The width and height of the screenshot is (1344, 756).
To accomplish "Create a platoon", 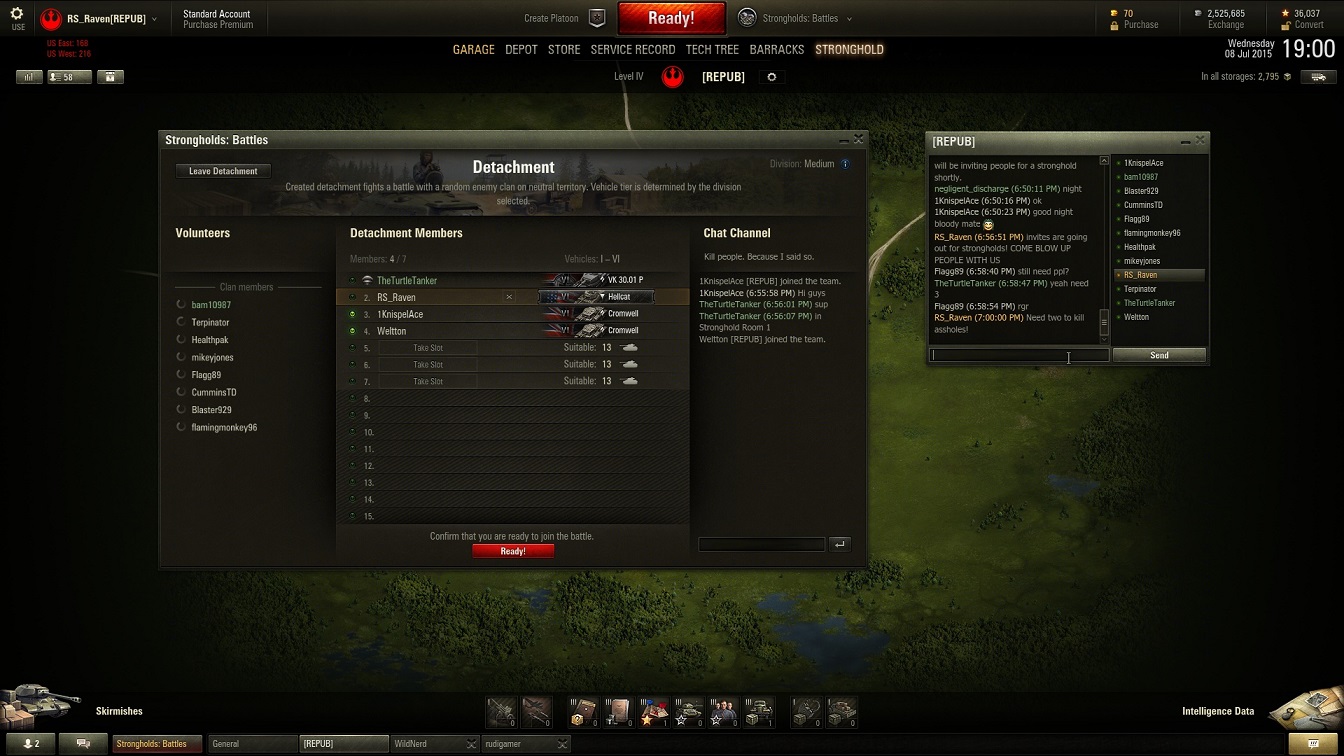I will coord(565,18).
